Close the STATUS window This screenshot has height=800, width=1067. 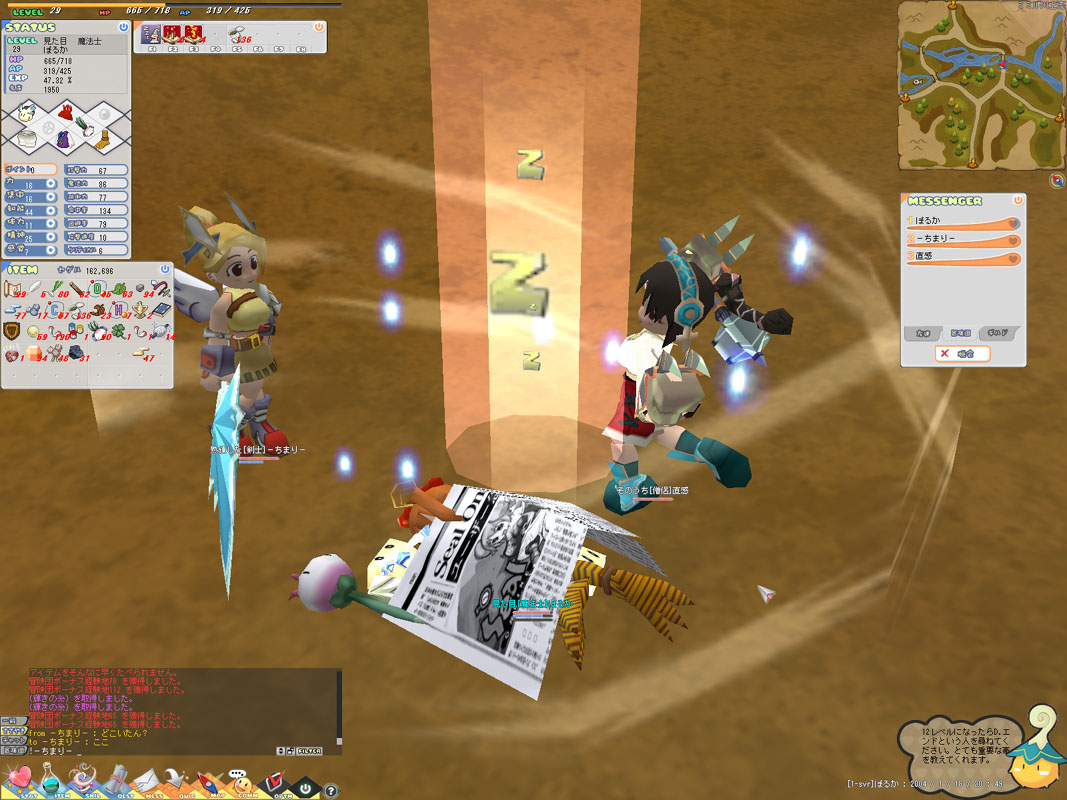123,28
